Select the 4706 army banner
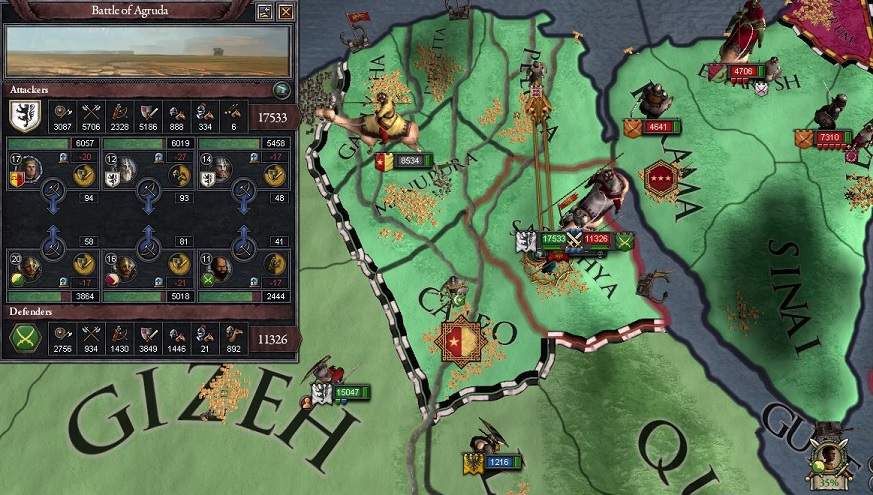Image resolution: width=873 pixels, height=495 pixels. (x=745, y=72)
